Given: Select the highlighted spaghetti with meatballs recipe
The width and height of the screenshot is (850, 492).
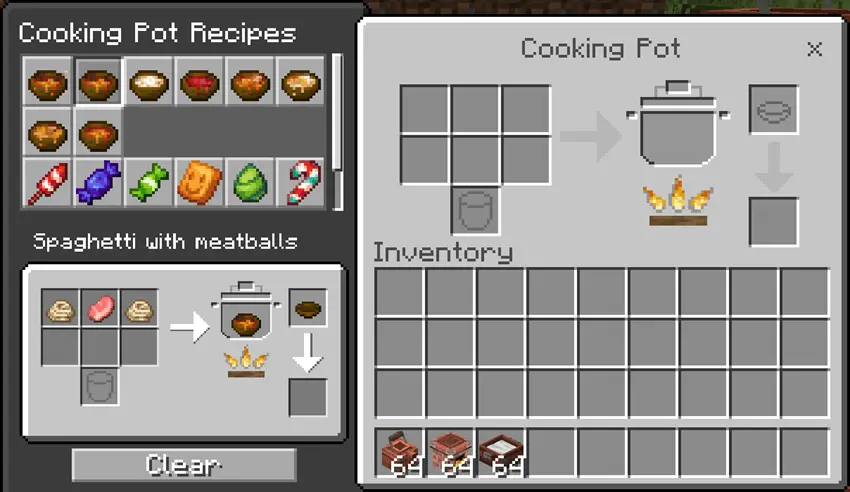Looking at the screenshot, I should [x=98, y=82].
